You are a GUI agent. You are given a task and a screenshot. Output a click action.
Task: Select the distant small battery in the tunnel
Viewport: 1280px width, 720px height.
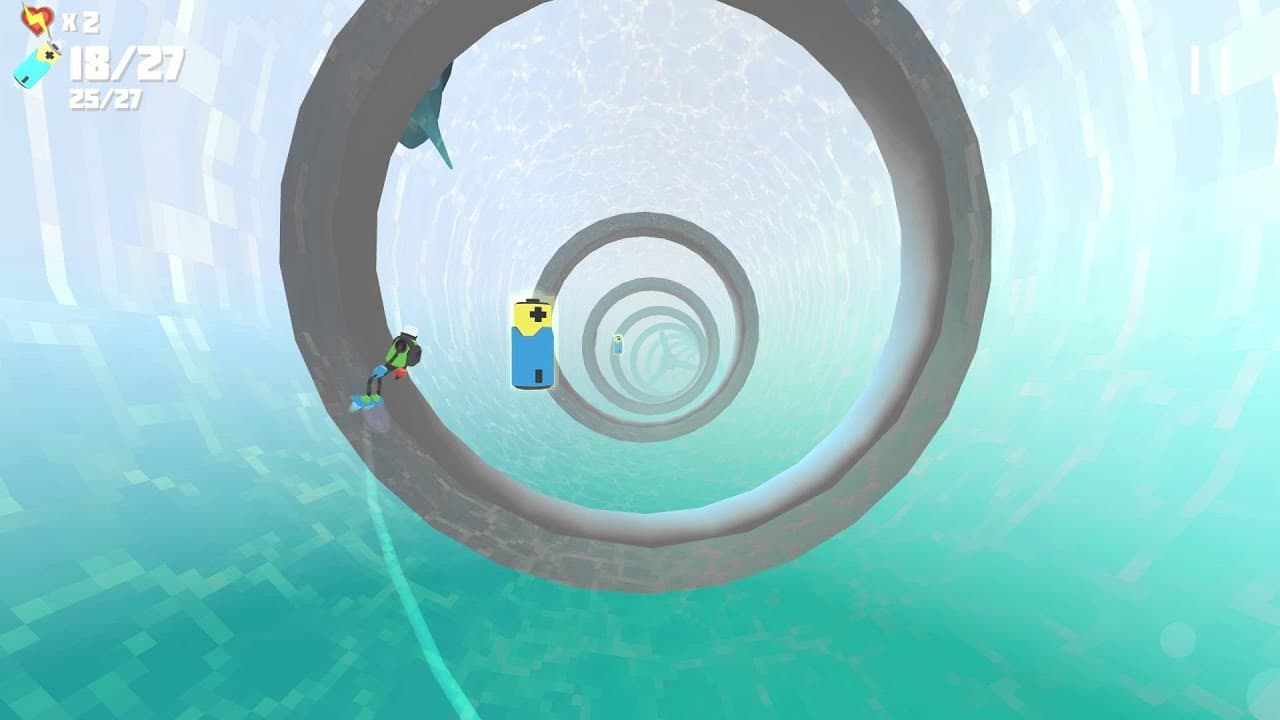point(617,343)
